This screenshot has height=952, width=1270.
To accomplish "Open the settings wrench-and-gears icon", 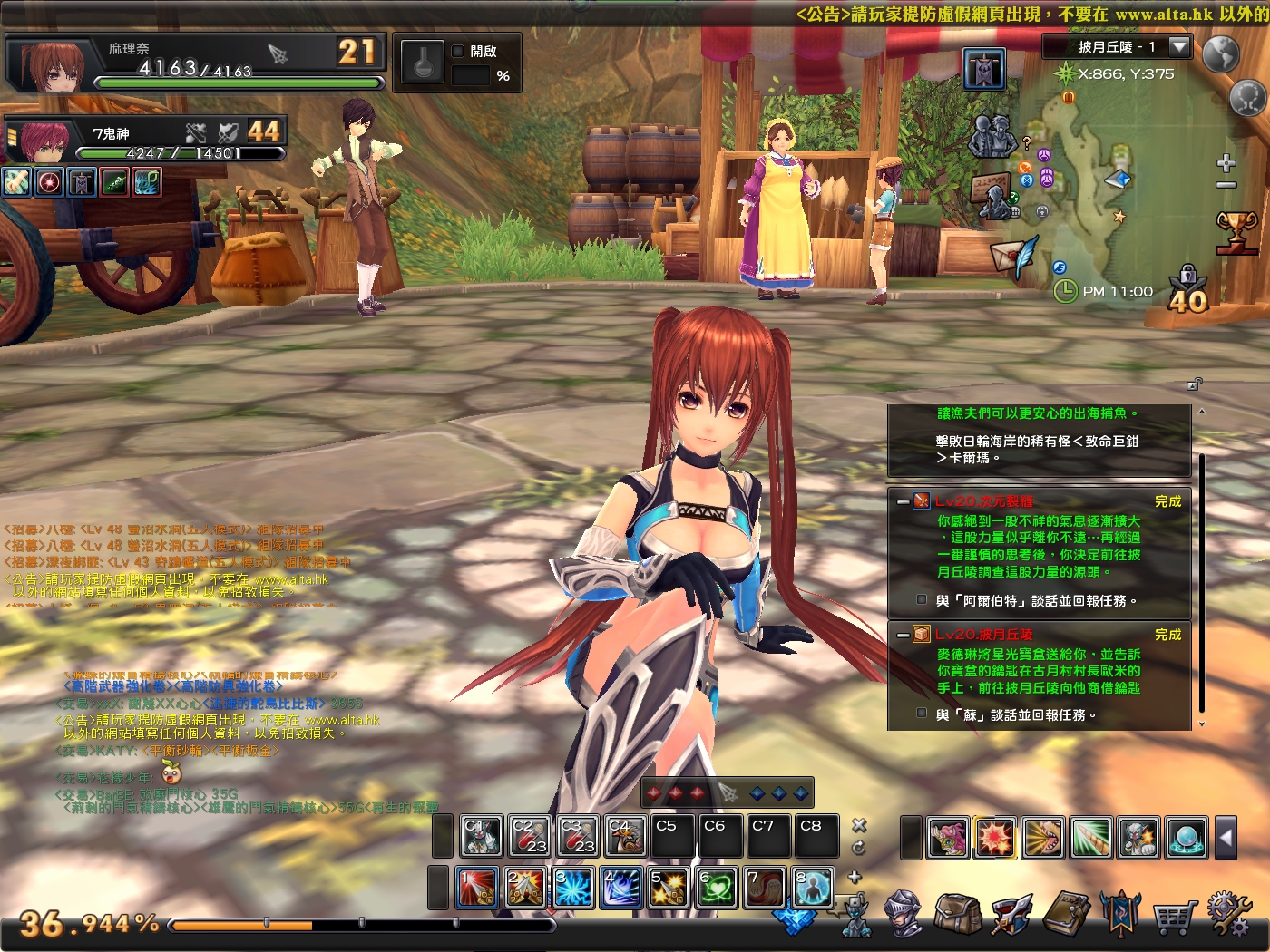I will [1231, 917].
